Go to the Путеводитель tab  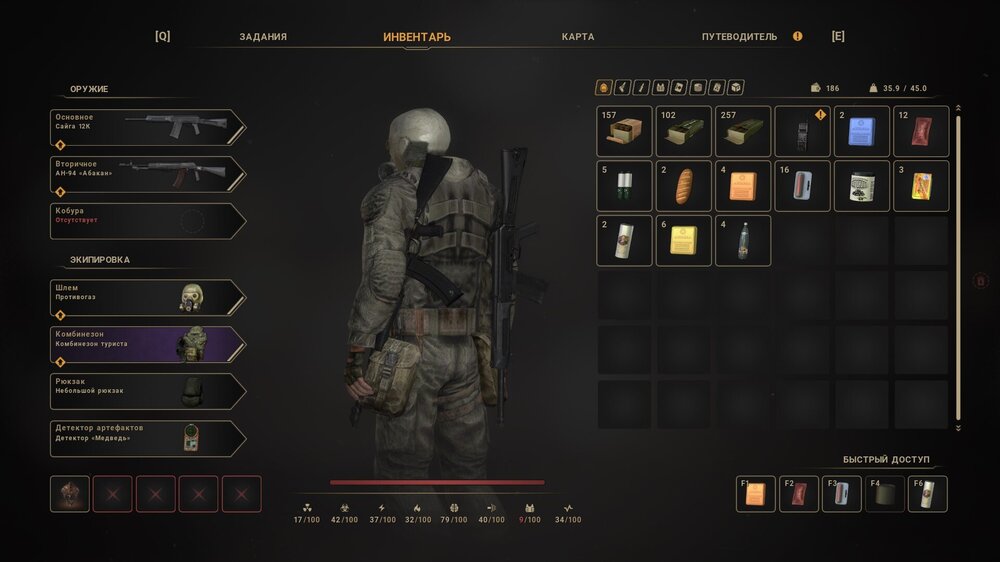(x=739, y=37)
